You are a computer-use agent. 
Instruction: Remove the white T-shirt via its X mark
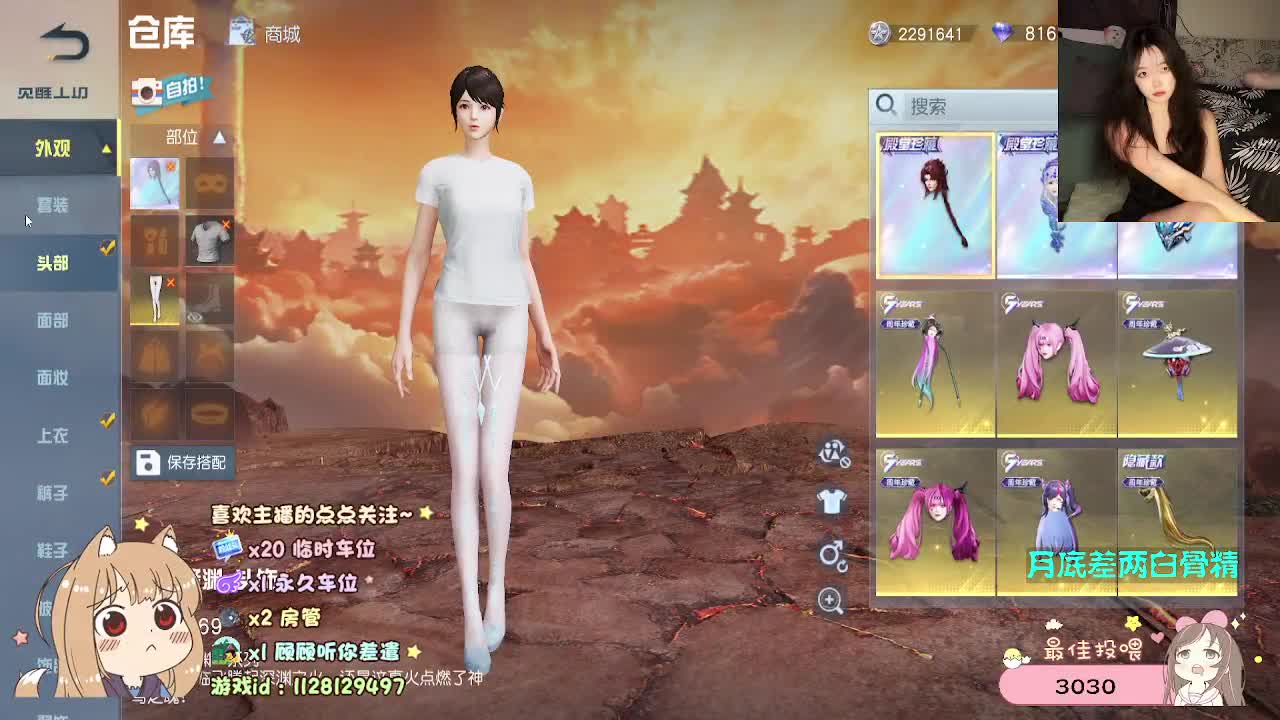click(x=226, y=224)
